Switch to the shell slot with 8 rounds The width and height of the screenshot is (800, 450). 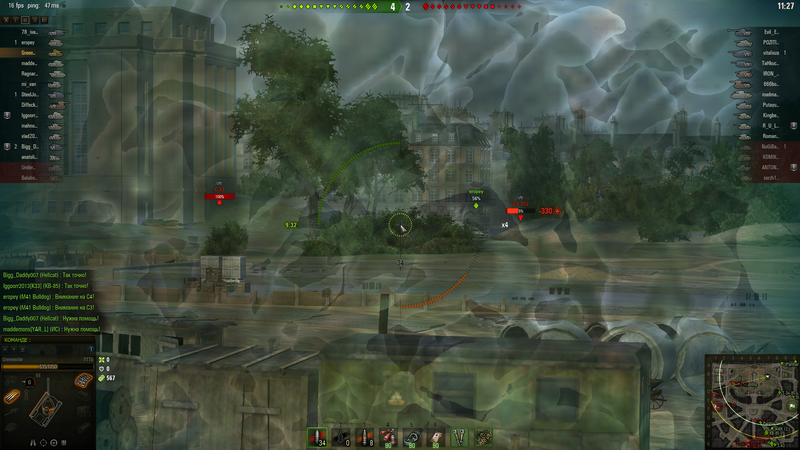367,436
